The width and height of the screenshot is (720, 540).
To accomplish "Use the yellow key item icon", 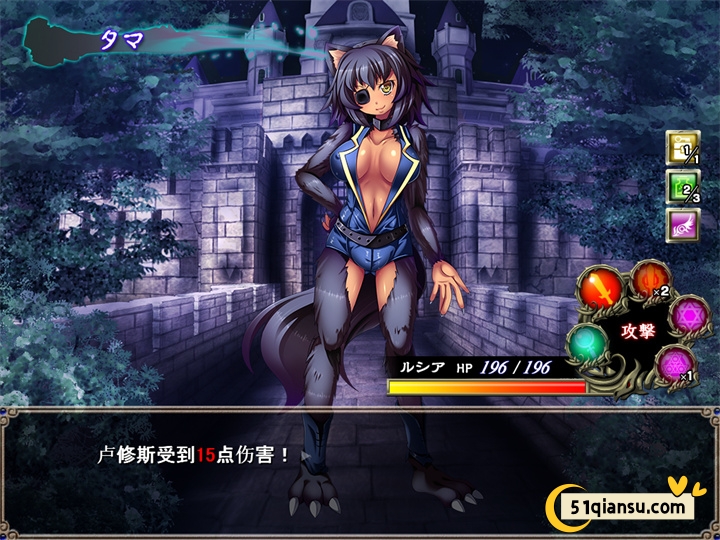I will coord(683,149).
